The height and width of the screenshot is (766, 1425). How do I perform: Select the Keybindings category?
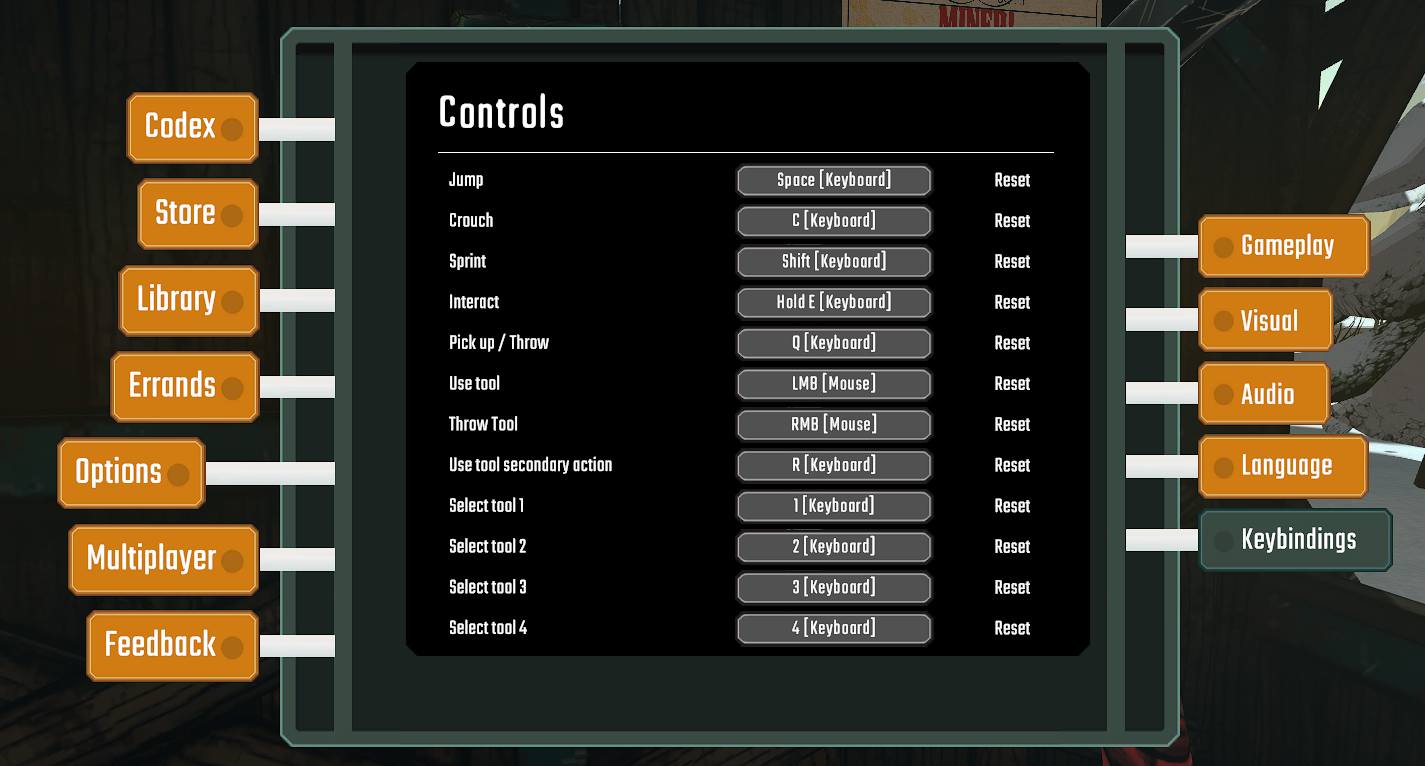coord(1295,539)
